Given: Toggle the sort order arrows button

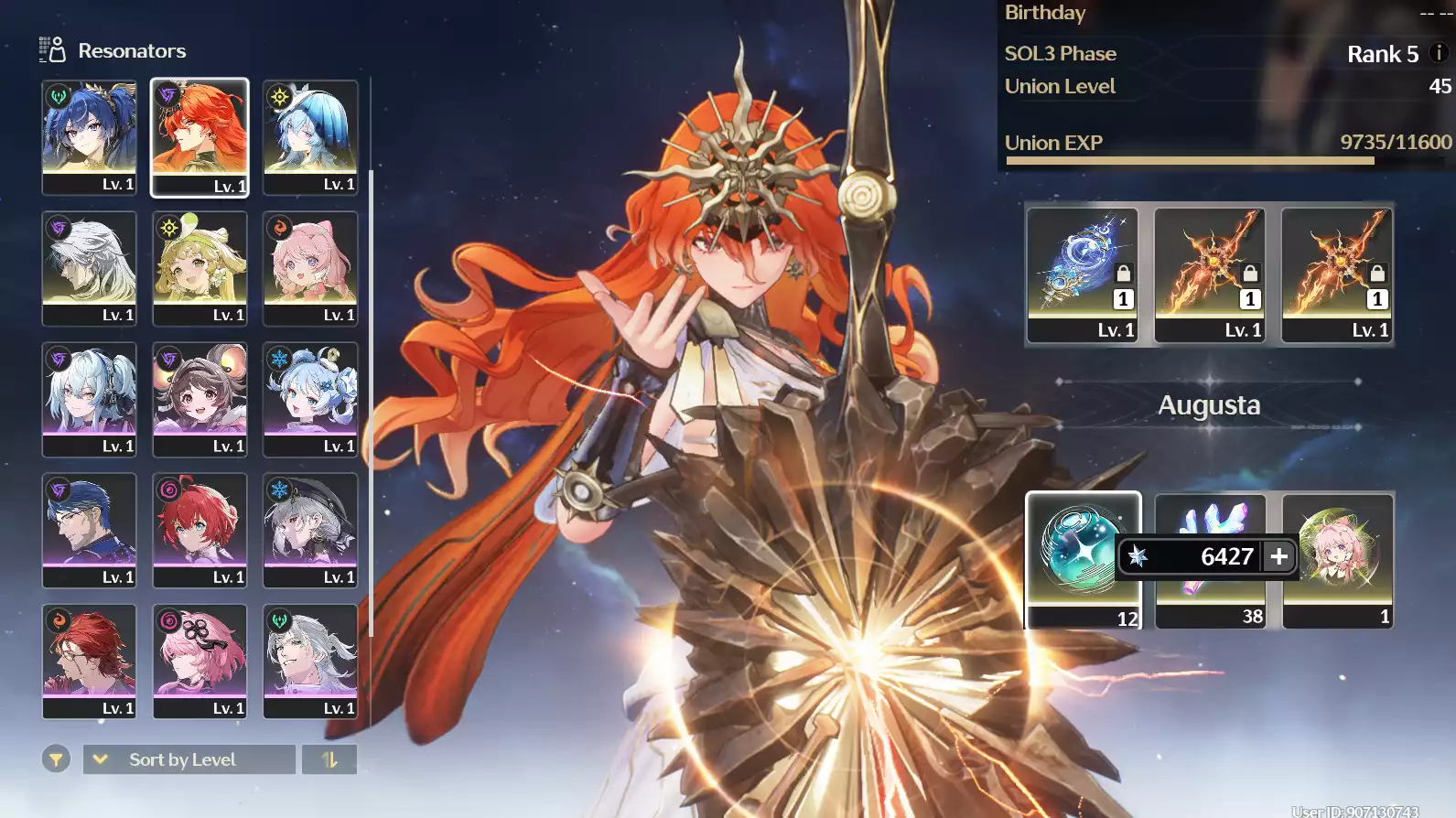Looking at the screenshot, I should [329, 759].
